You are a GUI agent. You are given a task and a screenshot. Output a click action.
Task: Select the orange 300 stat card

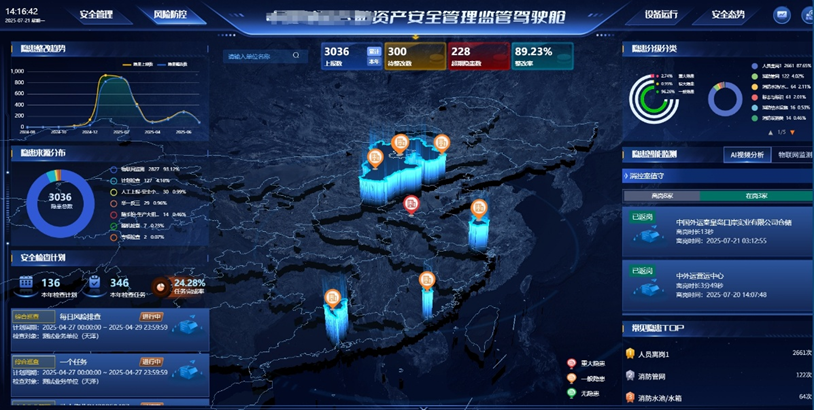414,57
